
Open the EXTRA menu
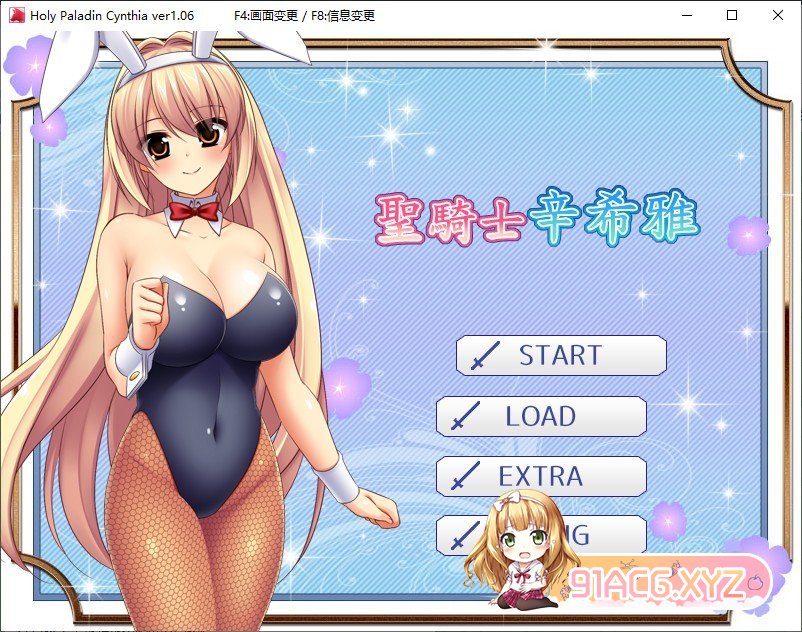[541, 476]
